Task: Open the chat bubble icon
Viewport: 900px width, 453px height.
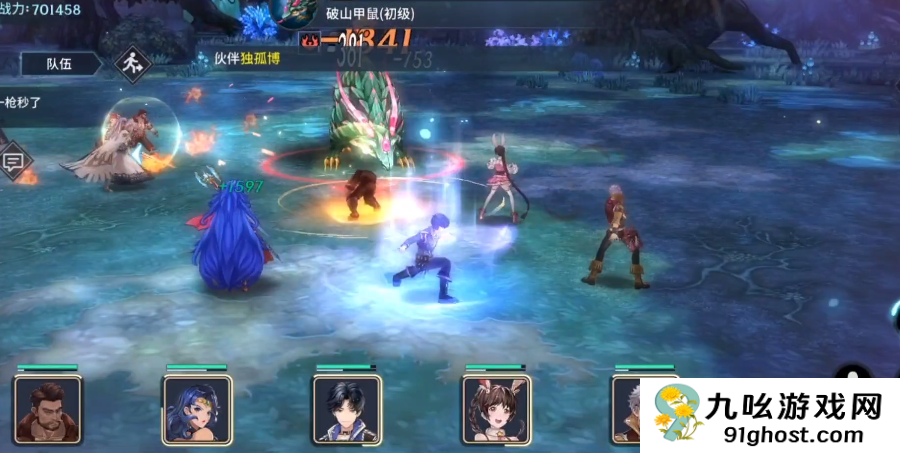Action: pyautogui.click(x=13, y=161)
